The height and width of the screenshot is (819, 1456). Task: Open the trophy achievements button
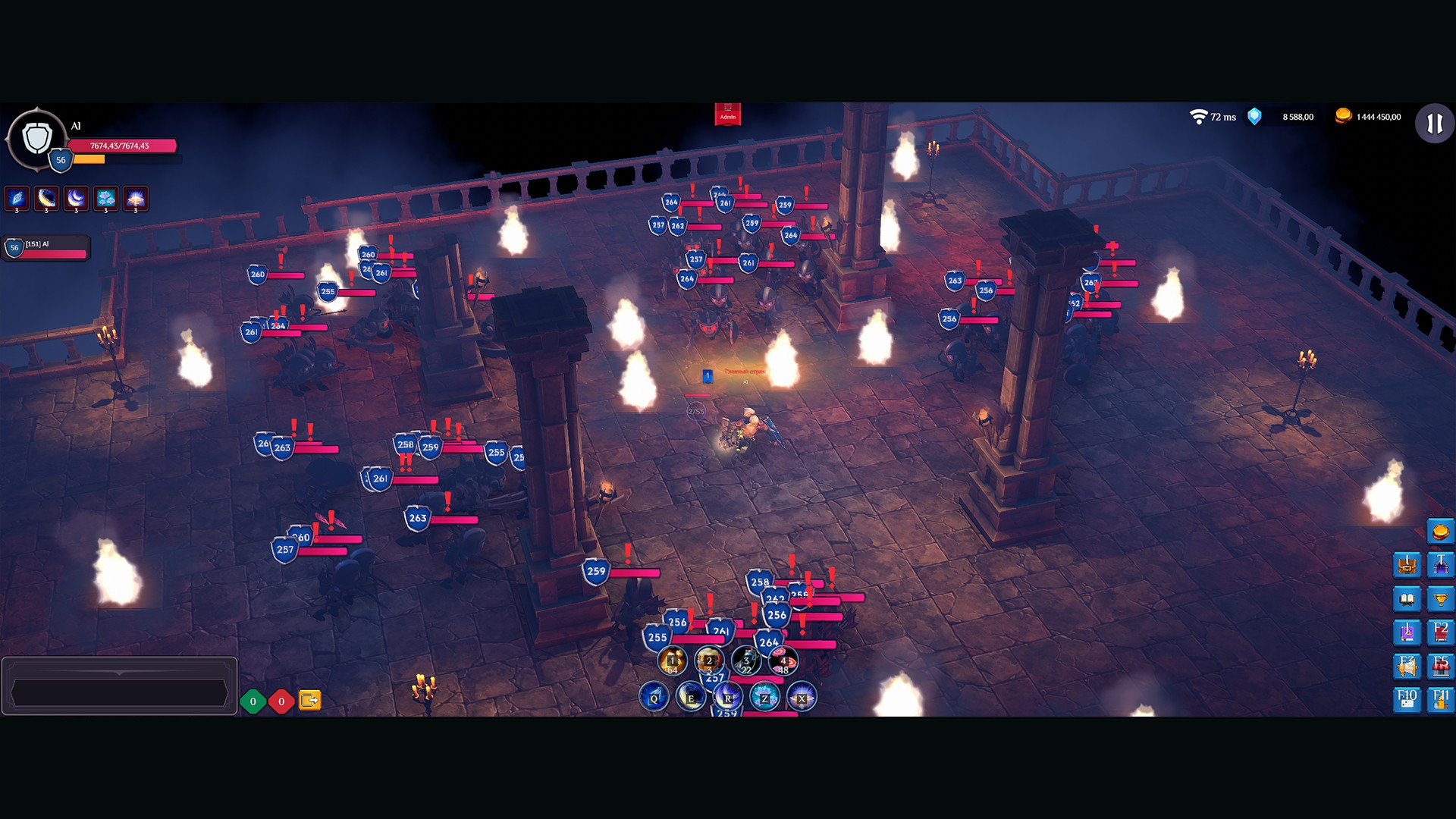point(1440,599)
